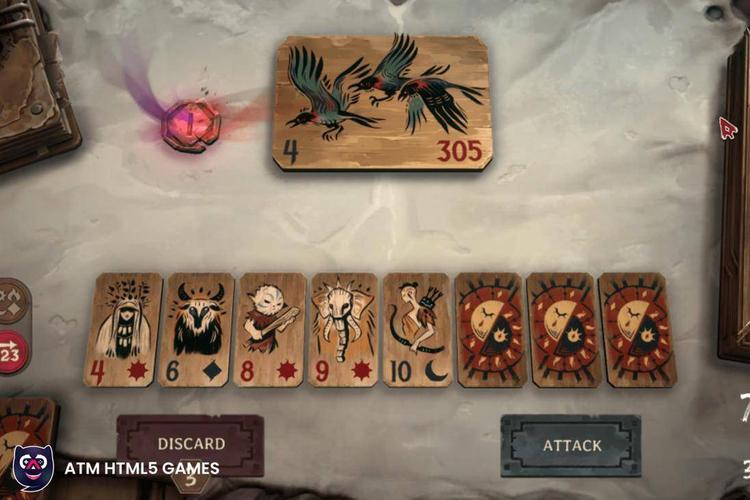Choose the 10 moon card with the archer
Viewport: 750px width, 500px height.
coord(417,330)
